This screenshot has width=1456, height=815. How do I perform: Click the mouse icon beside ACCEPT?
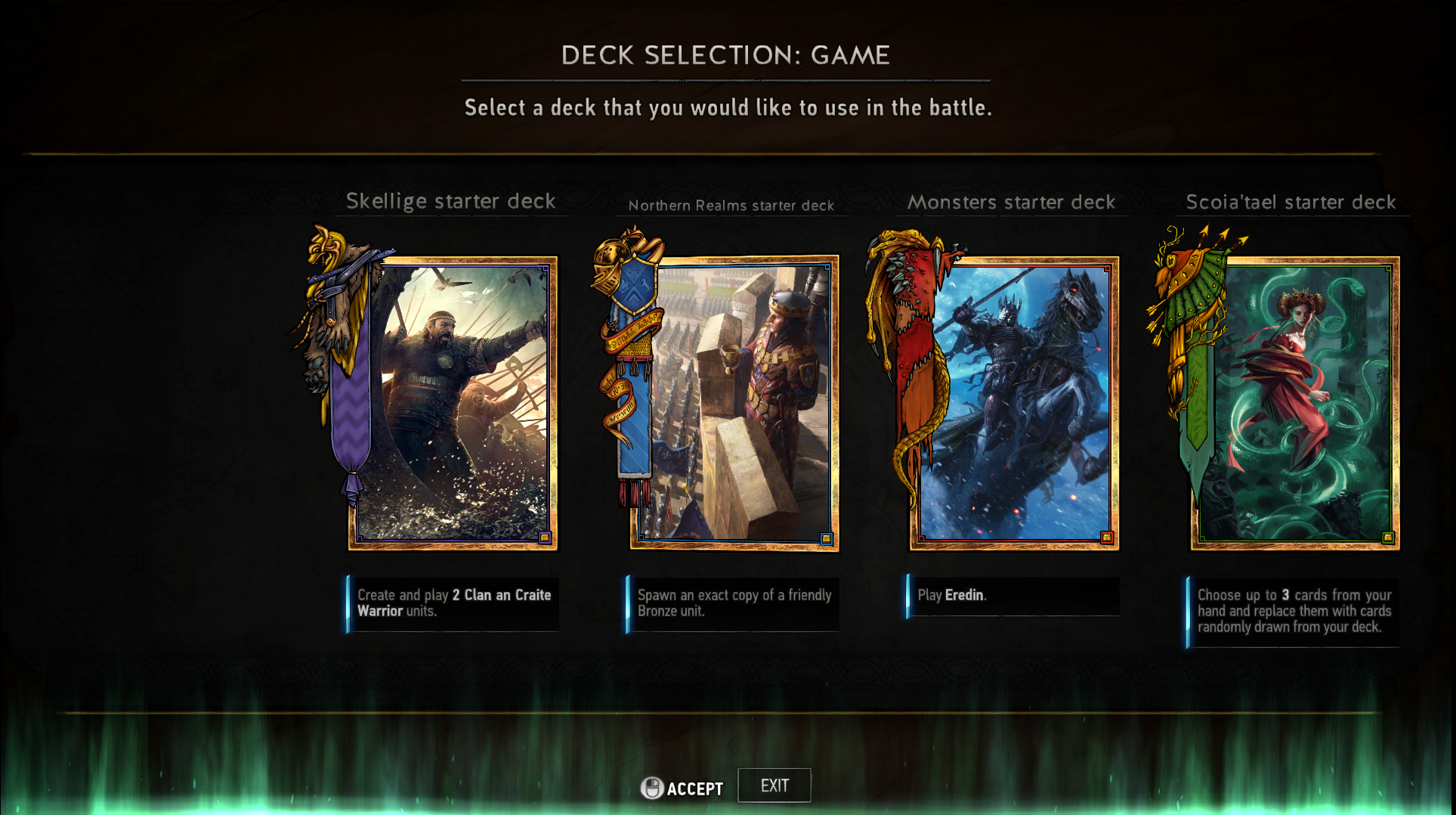[651, 786]
